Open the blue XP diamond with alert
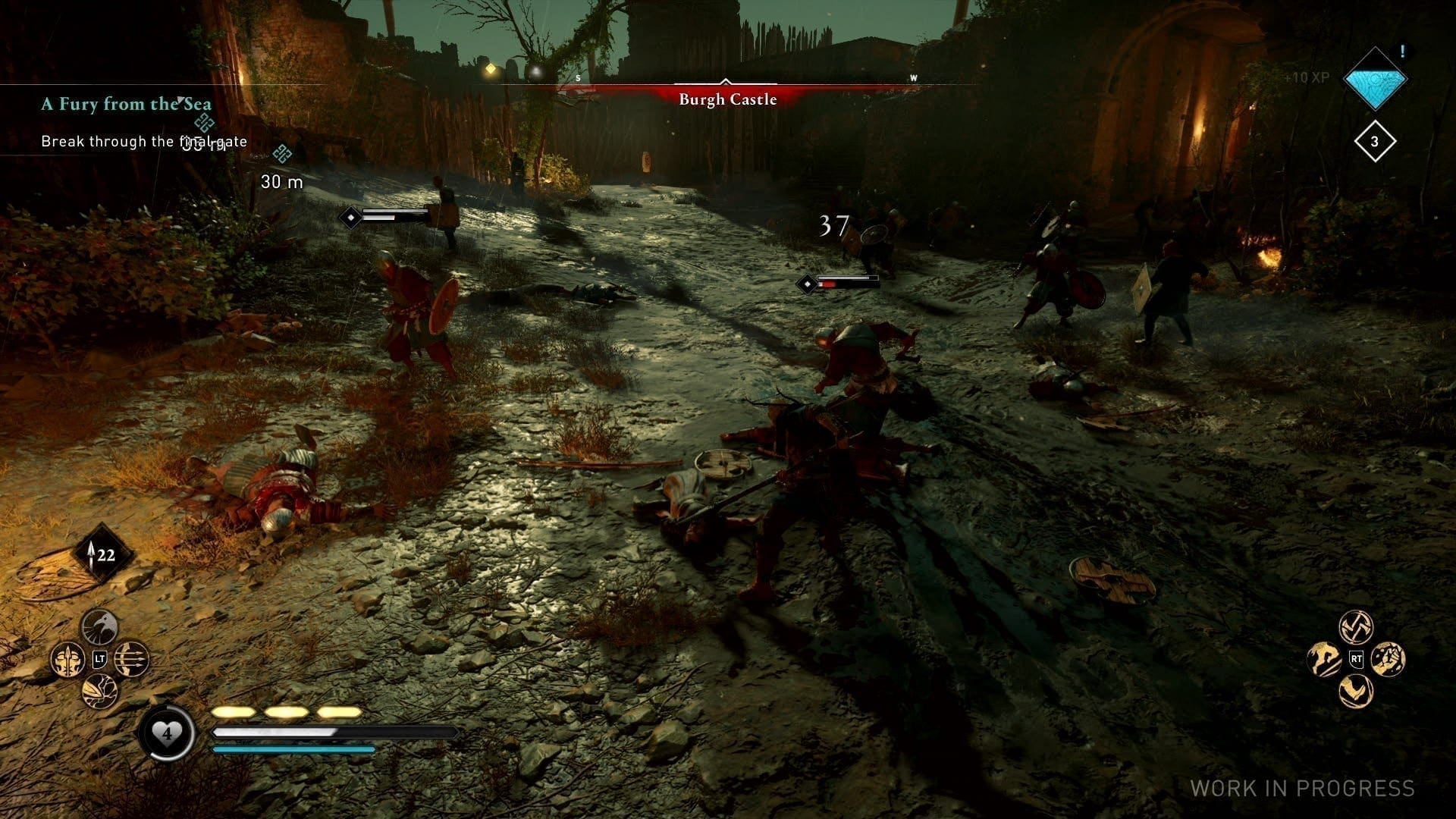Image resolution: width=1456 pixels, height=819 pixels. (x=1375, y=79)
